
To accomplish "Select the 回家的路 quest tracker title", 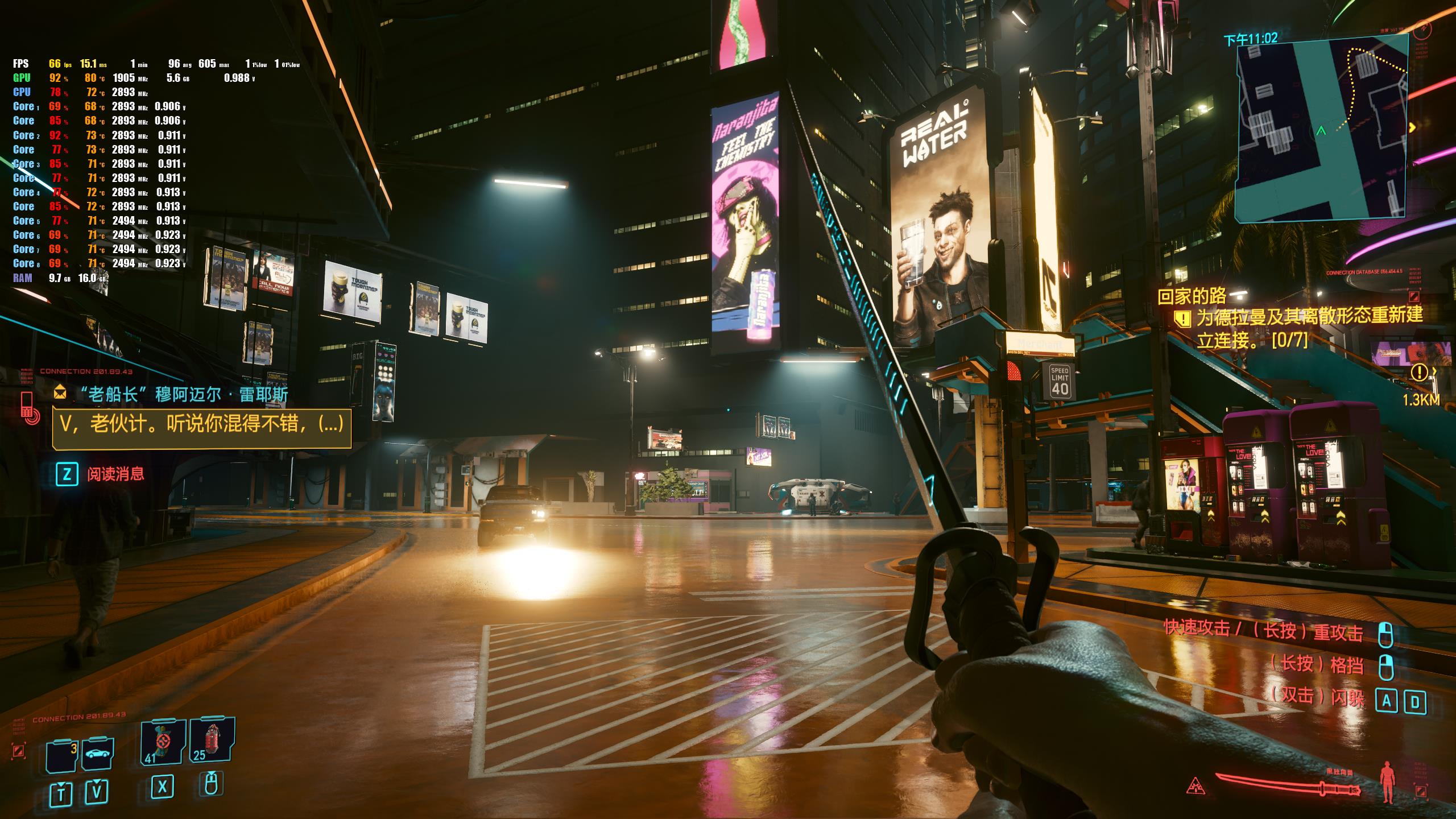I will 1192,296.
